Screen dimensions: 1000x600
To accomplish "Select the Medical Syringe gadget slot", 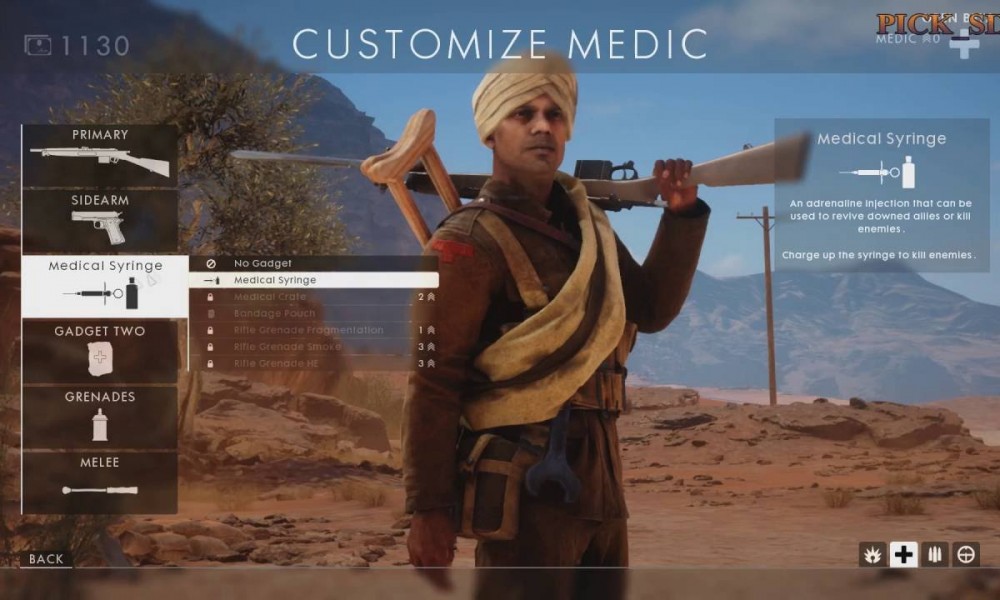I will [x=105, y=285].
